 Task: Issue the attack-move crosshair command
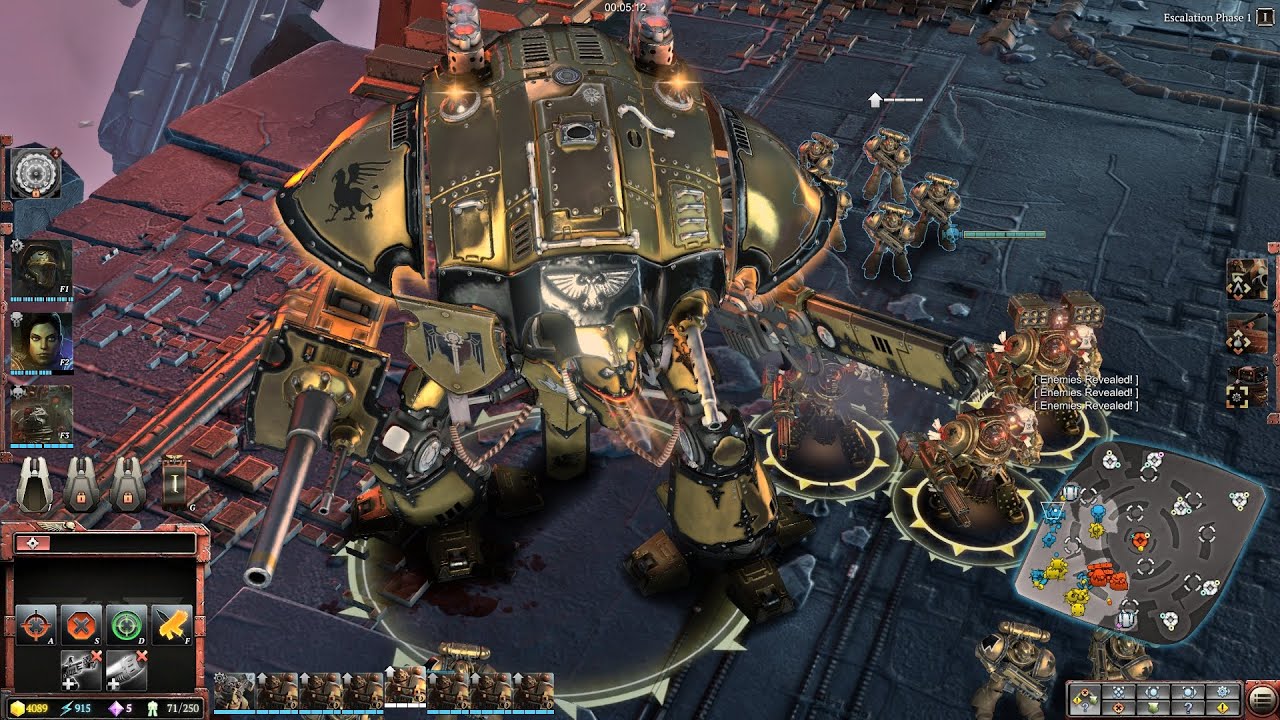coord(36,626)
